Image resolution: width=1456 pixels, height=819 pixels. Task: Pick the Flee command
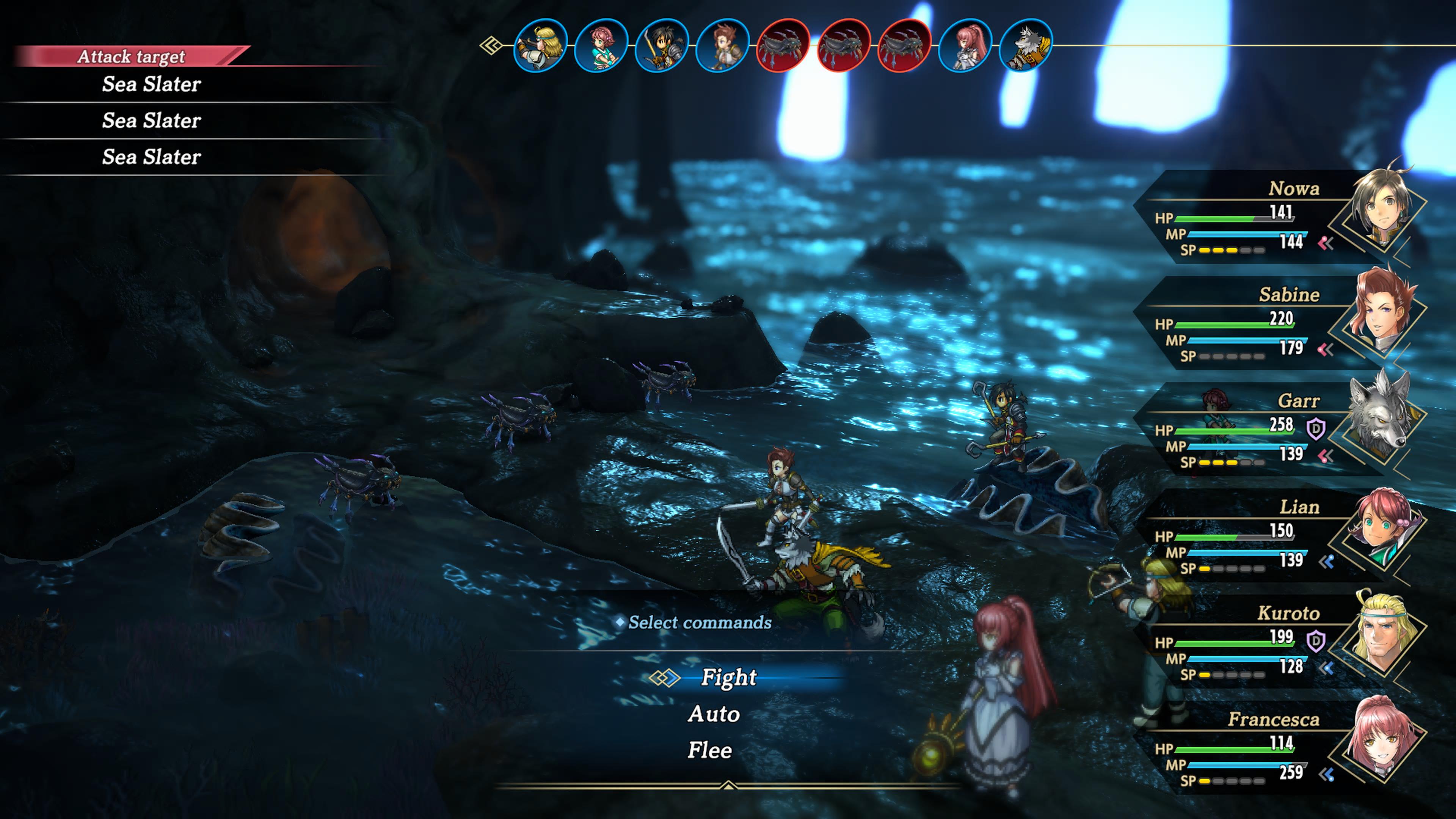(710, 751)
